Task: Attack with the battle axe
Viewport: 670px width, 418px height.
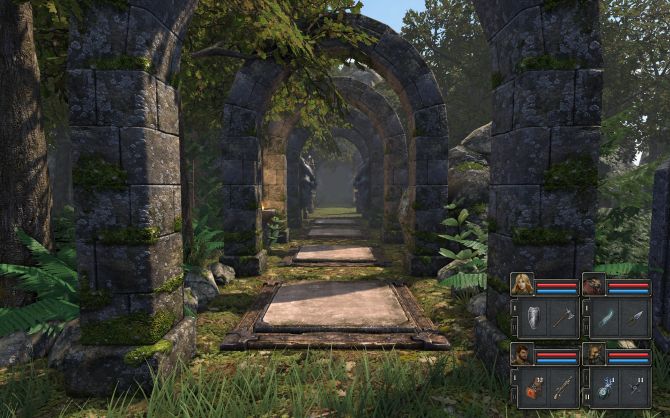Action: point(562,318)
